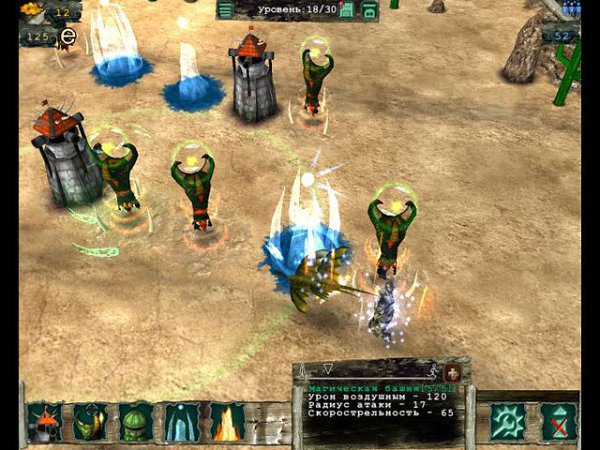
Task: Choose the fire tower build icon
Action: point(227,422)
